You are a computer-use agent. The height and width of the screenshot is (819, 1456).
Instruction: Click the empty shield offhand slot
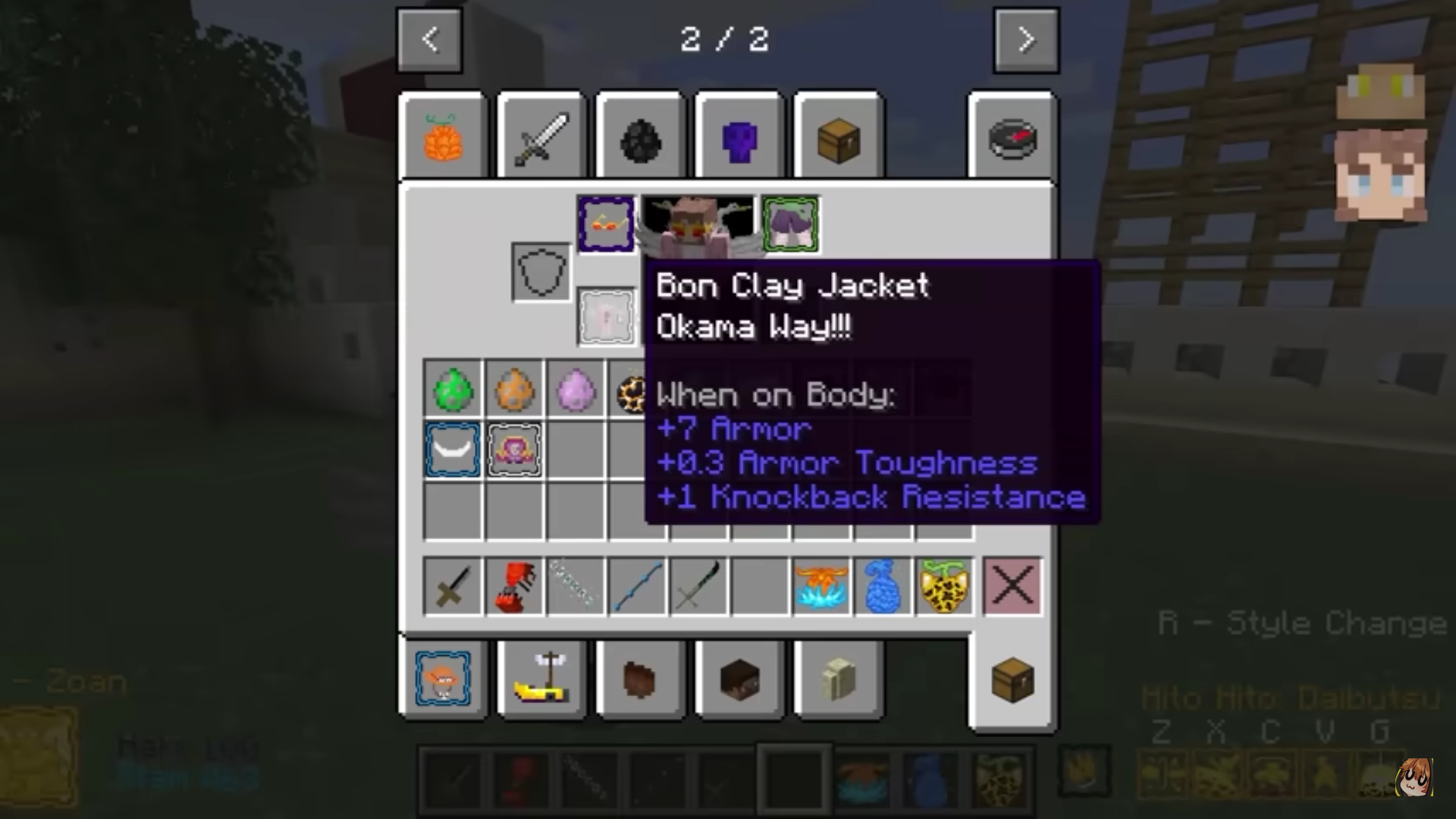click(x=541, y=271)
